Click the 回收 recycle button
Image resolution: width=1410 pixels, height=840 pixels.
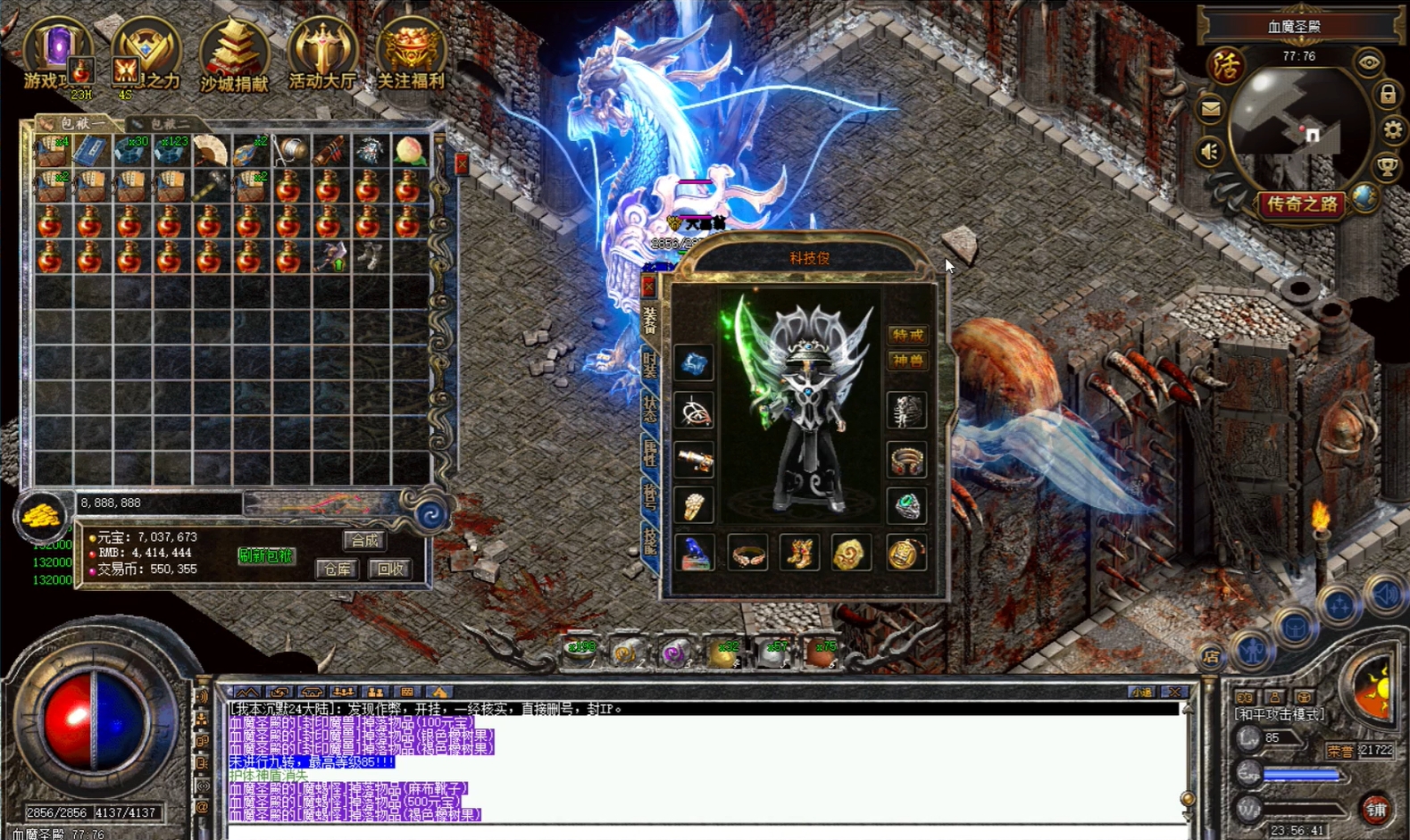point(390,569)
